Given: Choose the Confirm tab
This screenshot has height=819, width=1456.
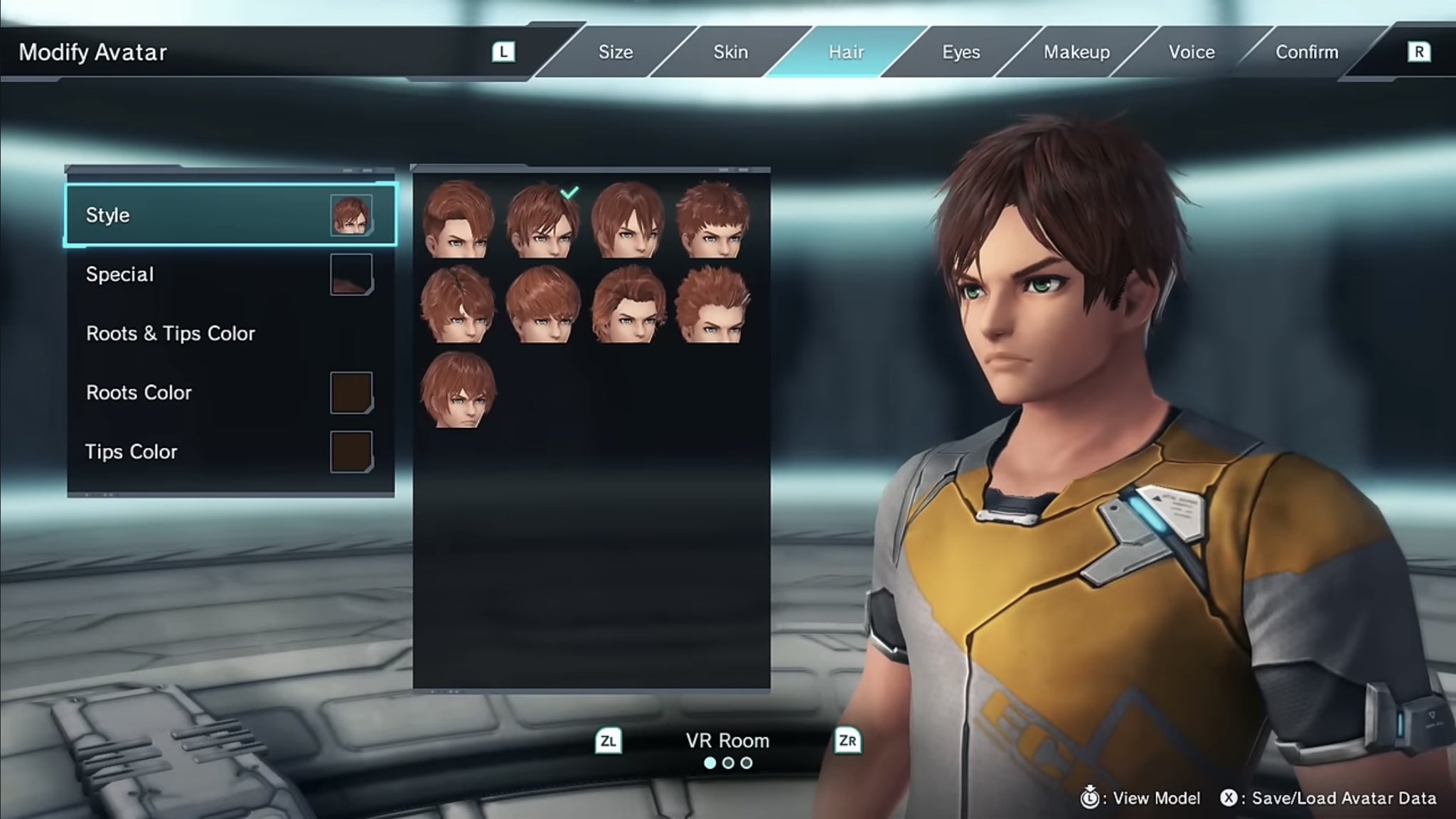Looking at the screenshot, I should coord(1307,52).
